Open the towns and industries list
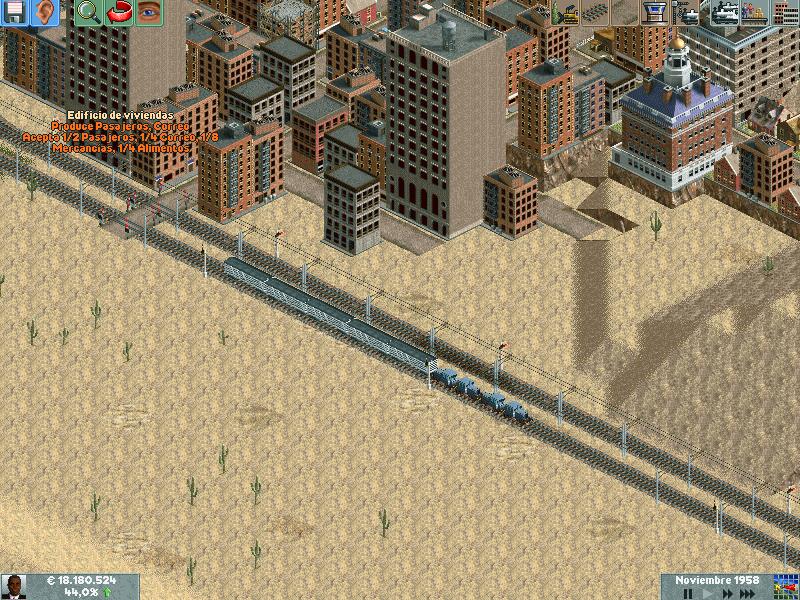 (x=785, y=13)
